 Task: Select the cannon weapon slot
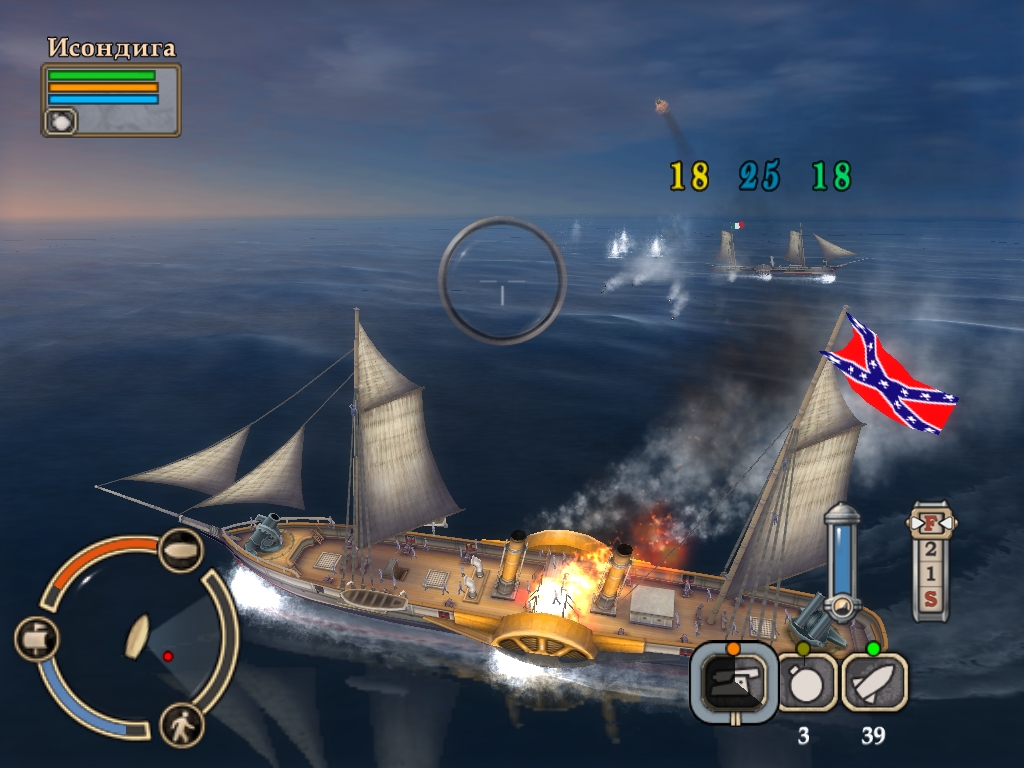tap(734, 683)
